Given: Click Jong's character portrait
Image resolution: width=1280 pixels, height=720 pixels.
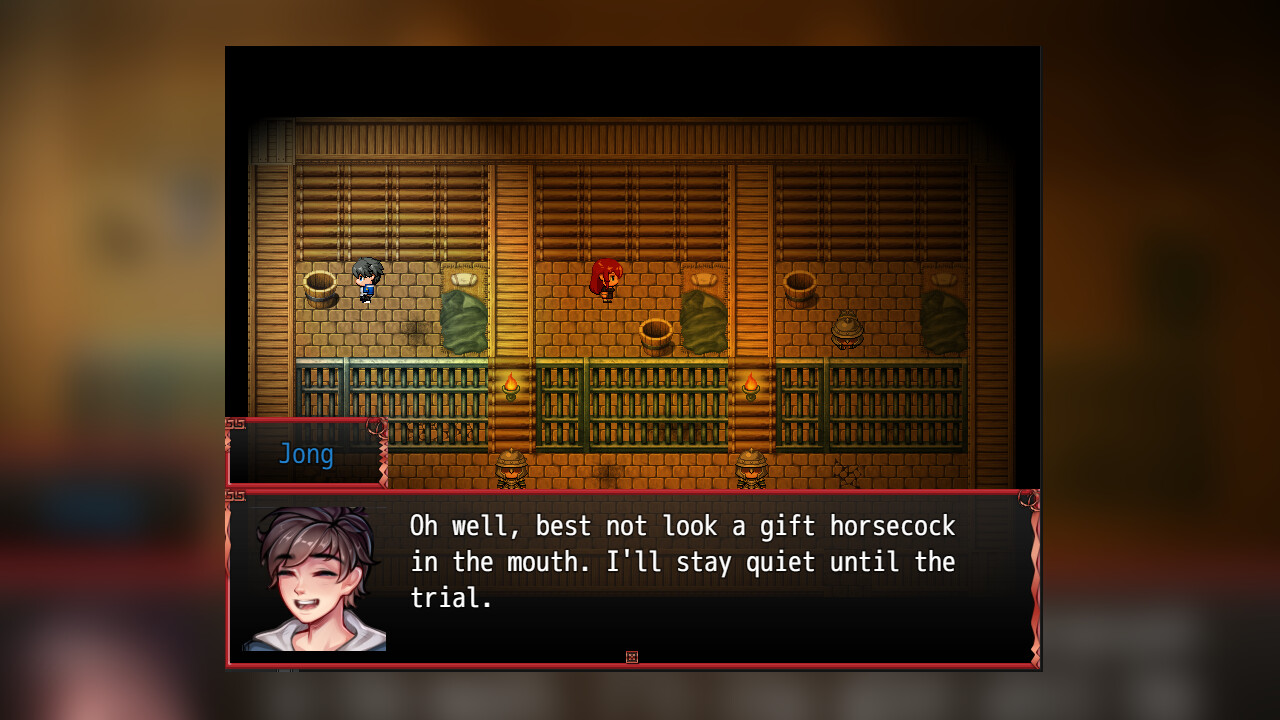Looking at the screenshot, I should pos(313,575).
